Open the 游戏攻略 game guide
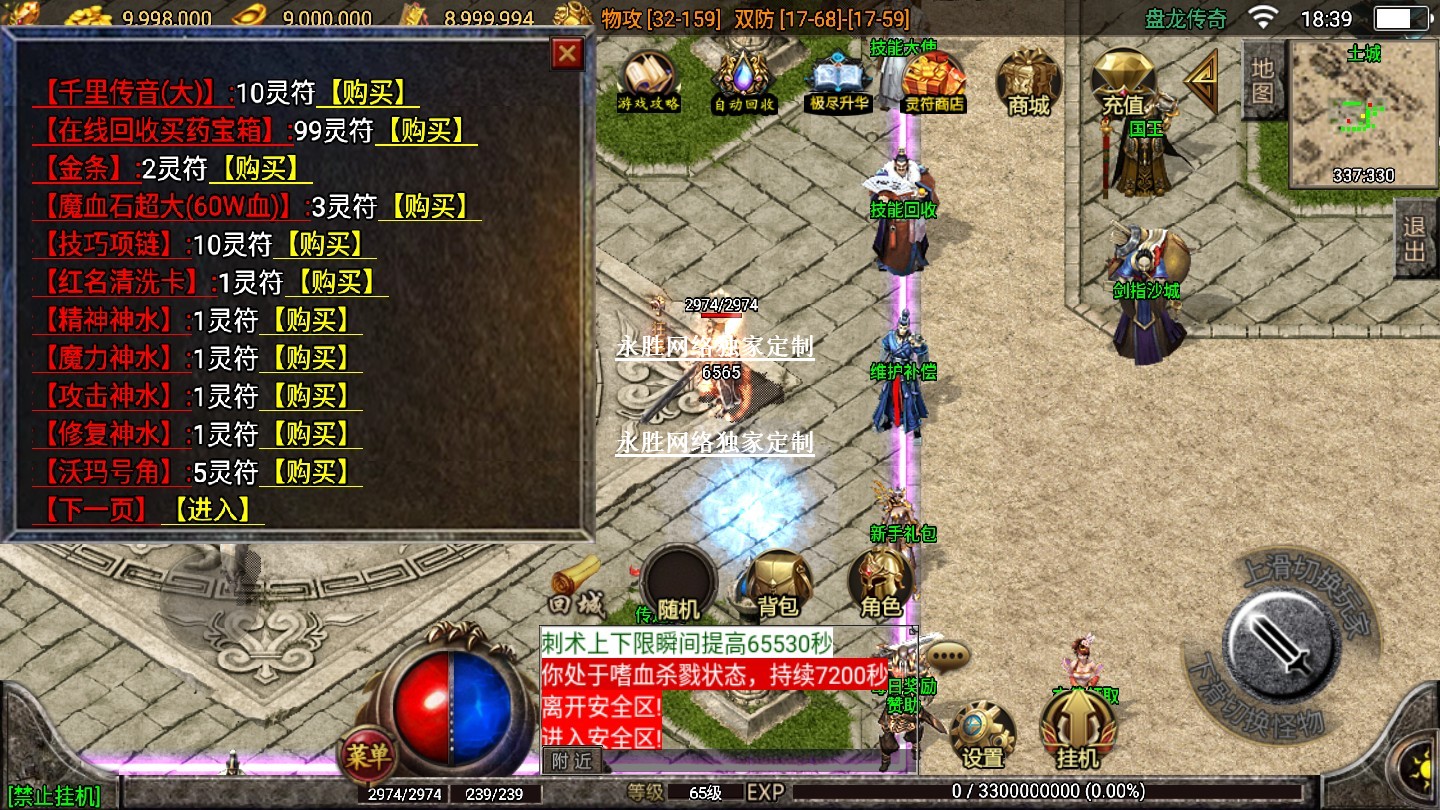The image size is (1440, 810). click(x=649, y=81)
